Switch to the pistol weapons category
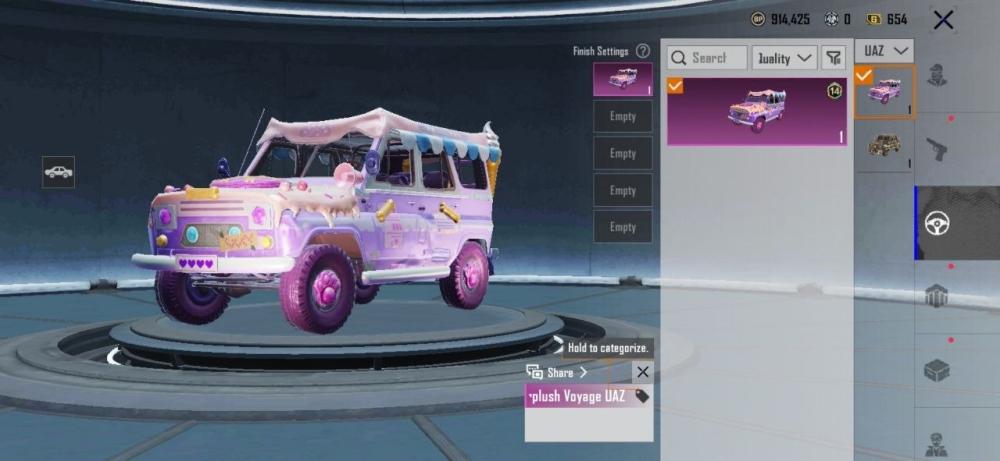1000x461 pixels. point(936,148)
